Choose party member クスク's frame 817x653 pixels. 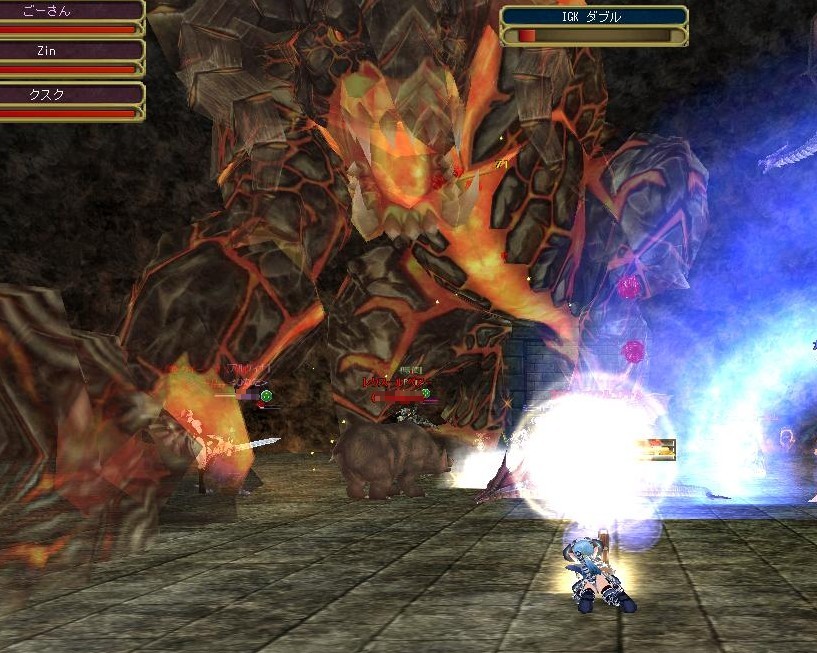(70, 100)
